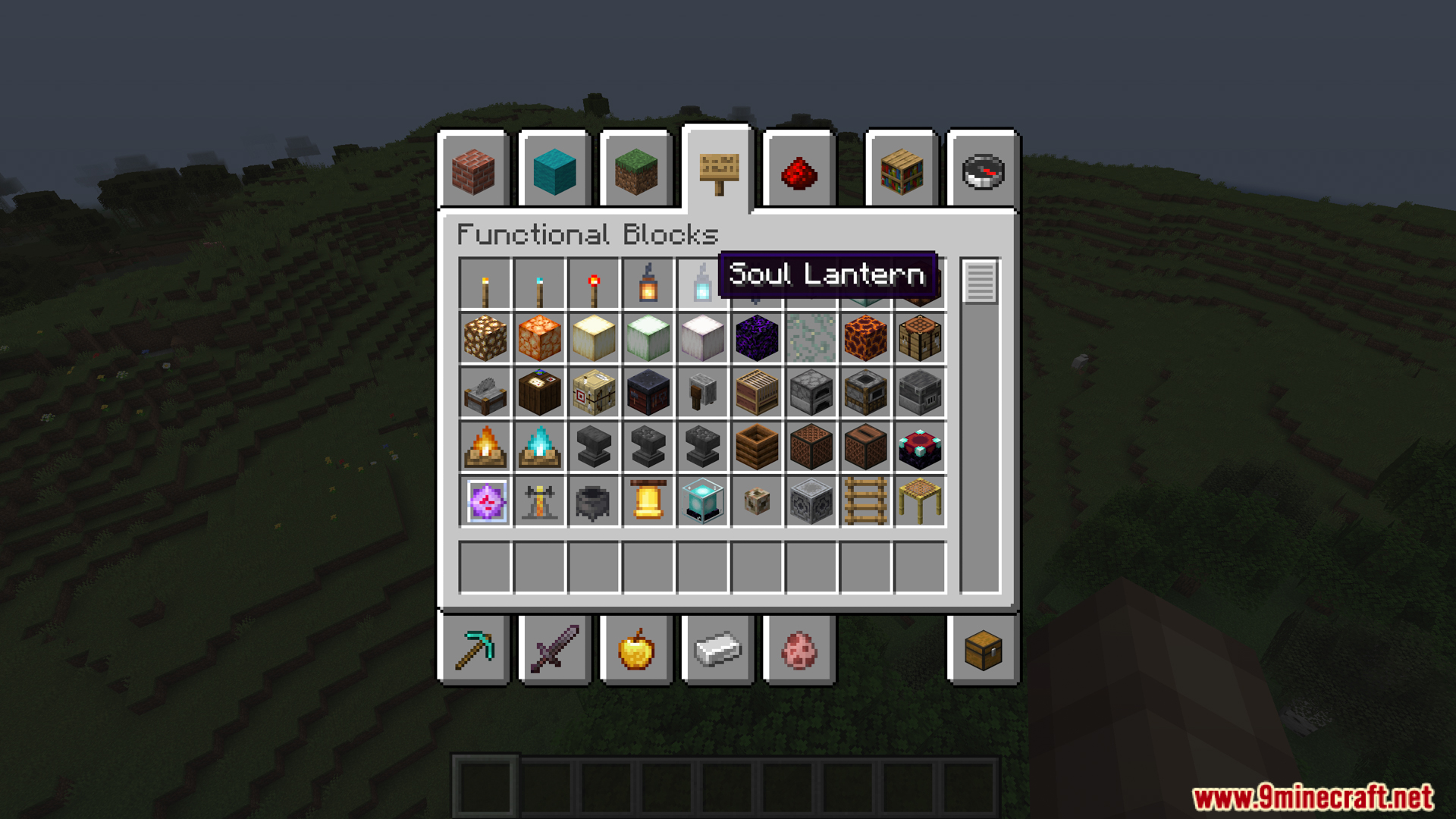This screenshot has height=819, width=1456.
Task: Pick the Soul Campfire
Action: pos(540,447)
